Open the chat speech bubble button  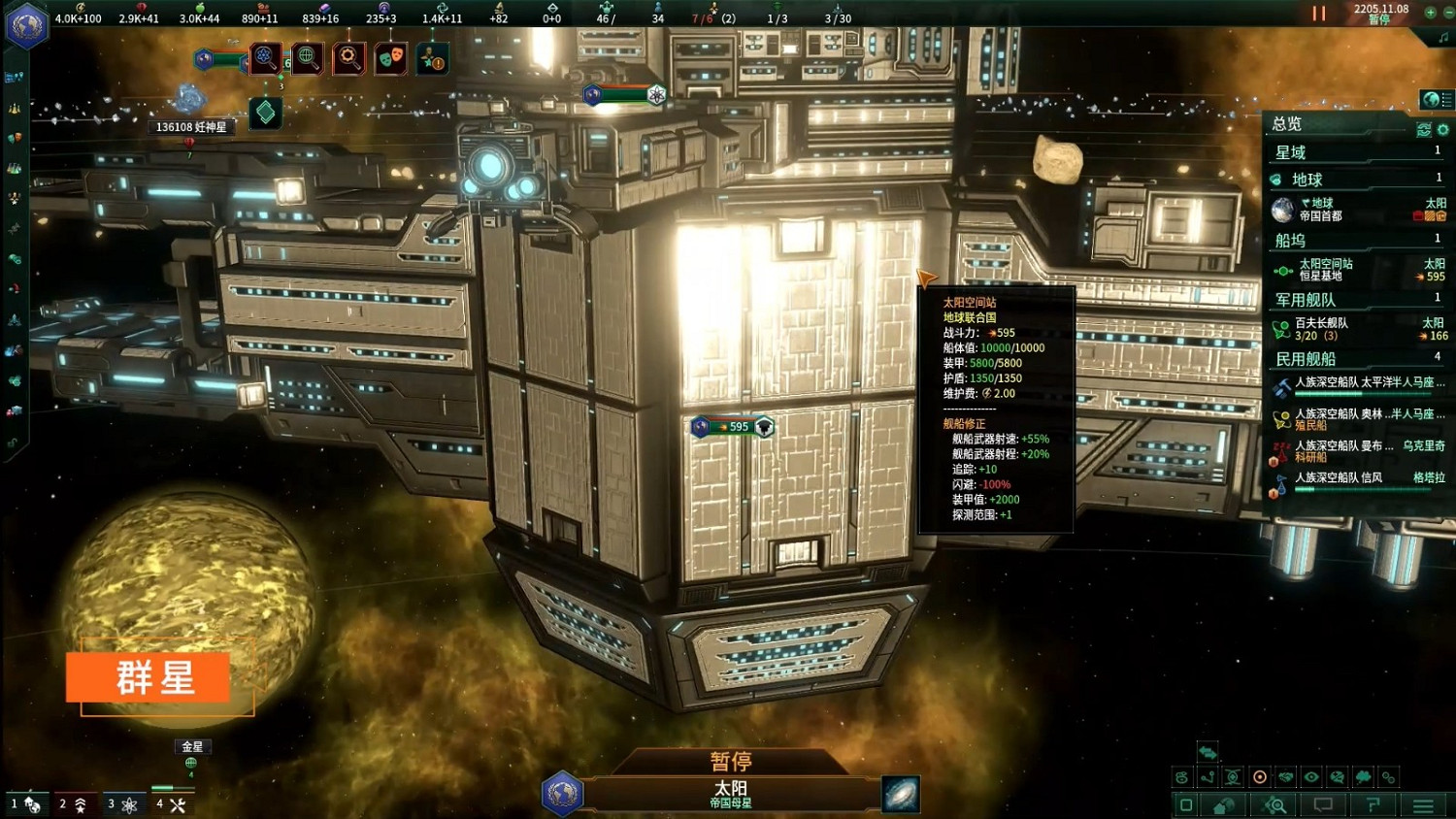[1323, 805]
